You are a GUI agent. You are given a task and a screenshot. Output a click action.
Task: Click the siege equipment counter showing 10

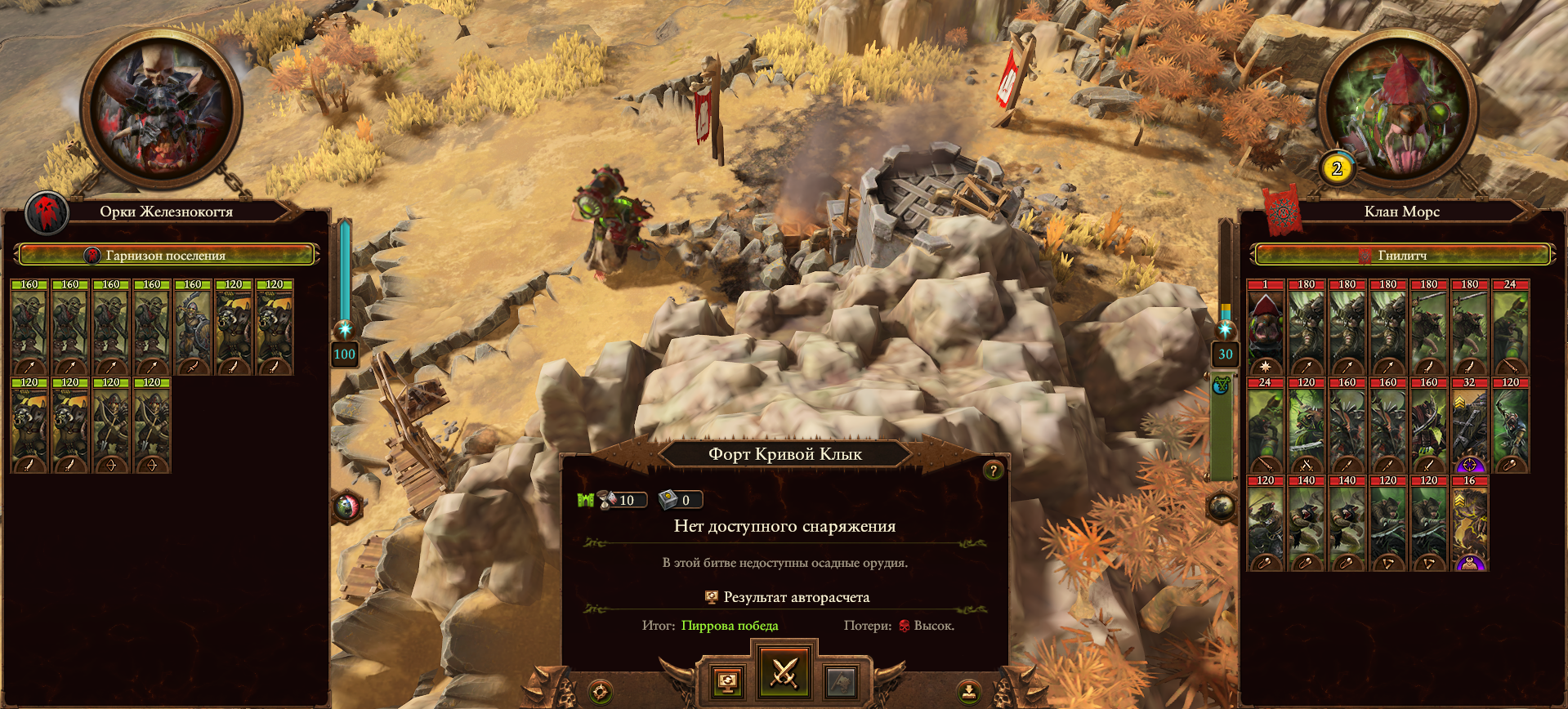[x=620, y=500]
